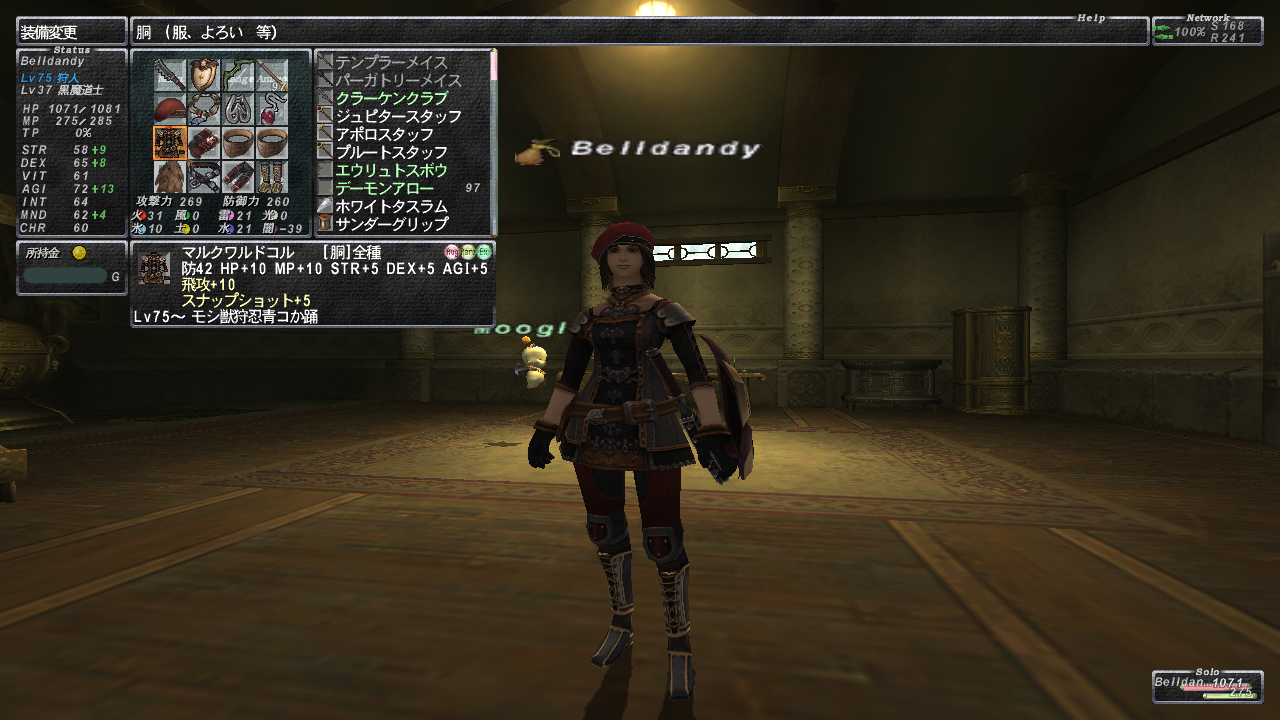This screenshot has width=1280, height=720.
Task: Select アポロスタッフ in the list
Action: (x=384, y=134)
